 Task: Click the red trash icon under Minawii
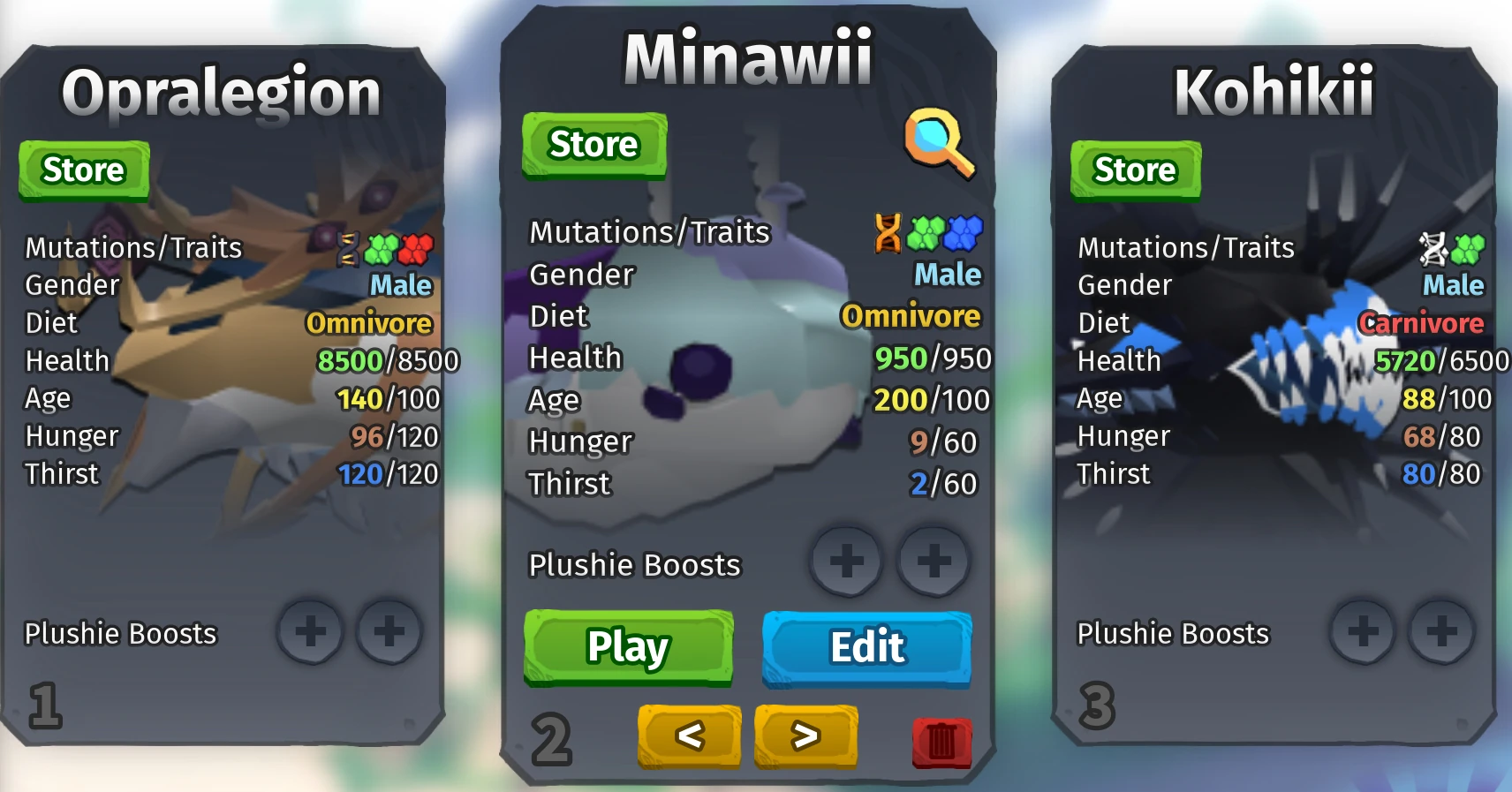941,744
